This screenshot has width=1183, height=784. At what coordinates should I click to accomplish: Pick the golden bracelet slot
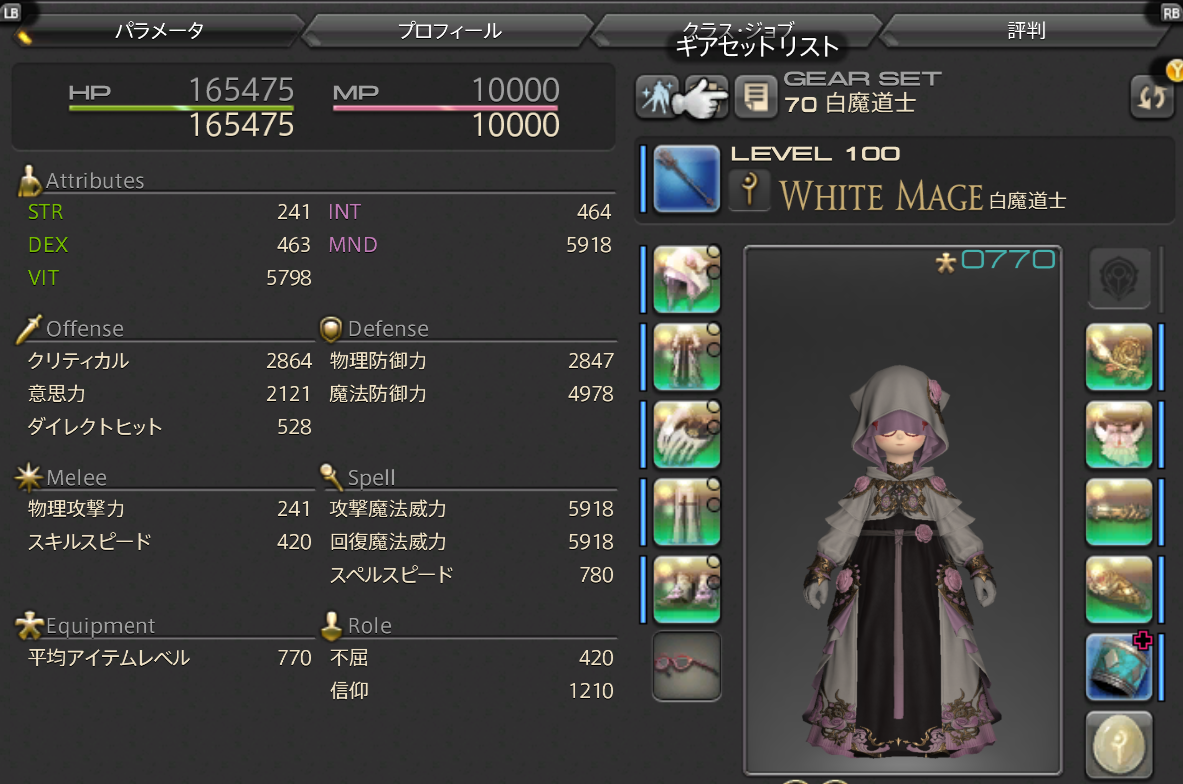click(x=1119, y=512)
